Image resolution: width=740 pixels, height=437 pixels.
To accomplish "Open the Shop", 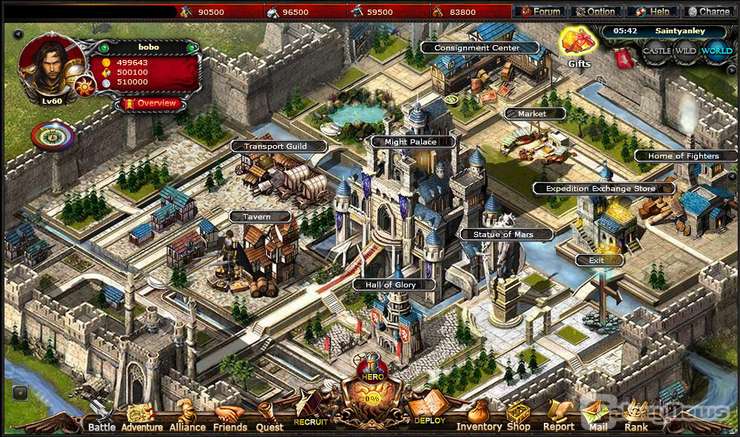I will coord(518,416).
